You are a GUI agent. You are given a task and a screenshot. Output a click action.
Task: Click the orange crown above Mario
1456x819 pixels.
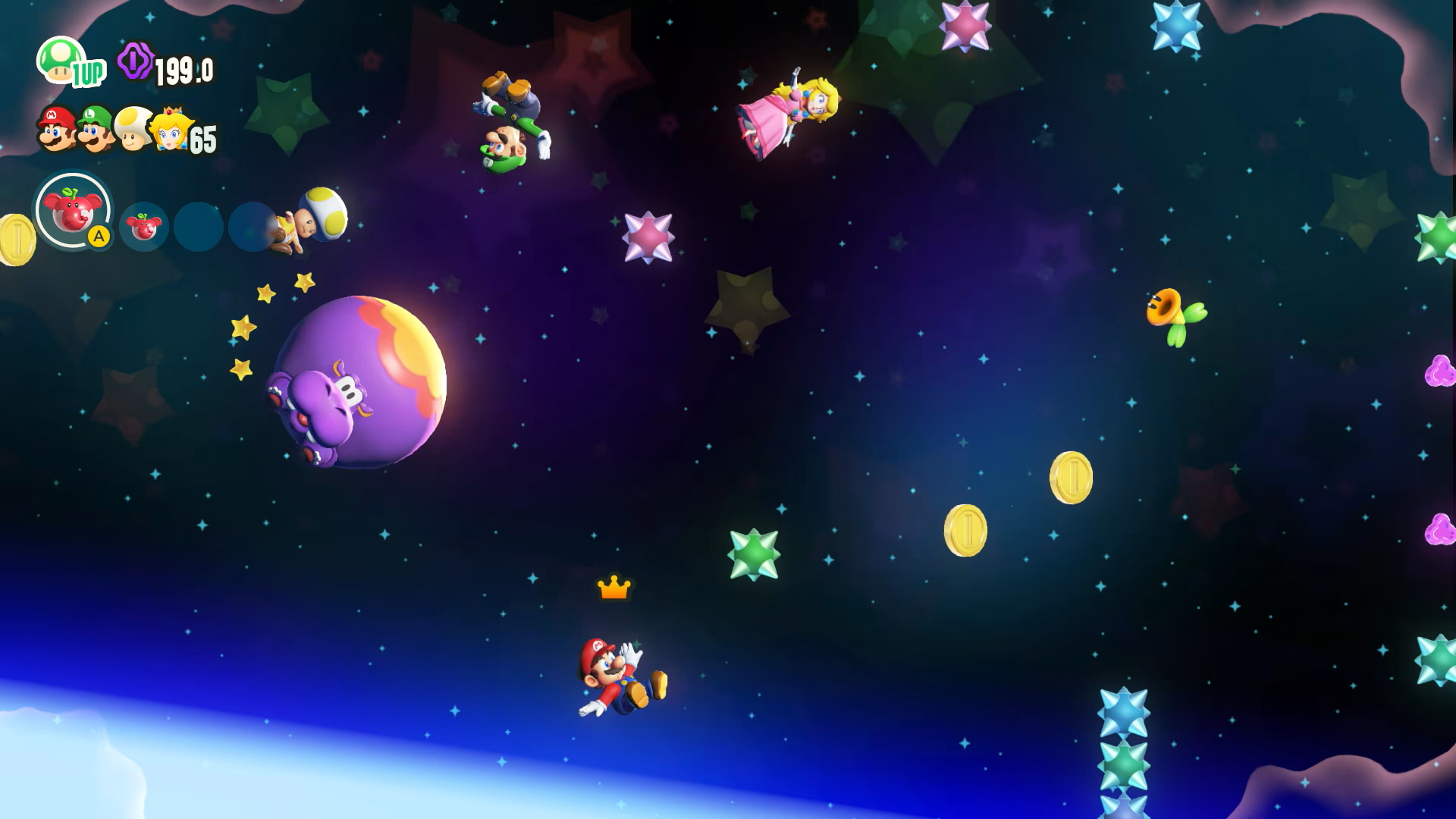point(613,588)
